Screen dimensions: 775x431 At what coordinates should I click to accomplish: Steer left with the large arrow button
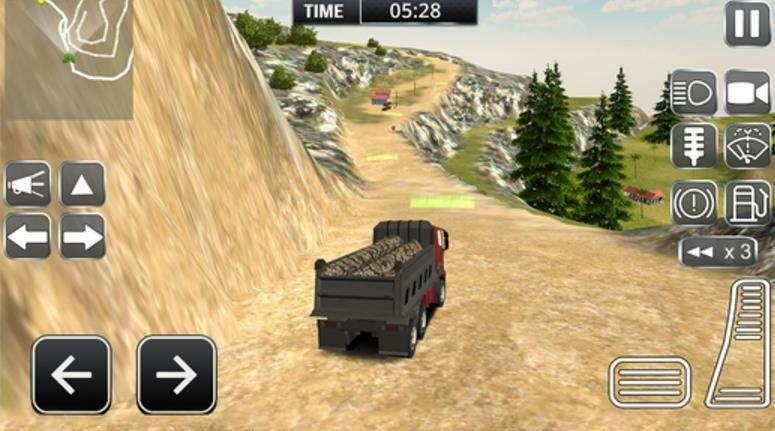click(x=71, y=375)
